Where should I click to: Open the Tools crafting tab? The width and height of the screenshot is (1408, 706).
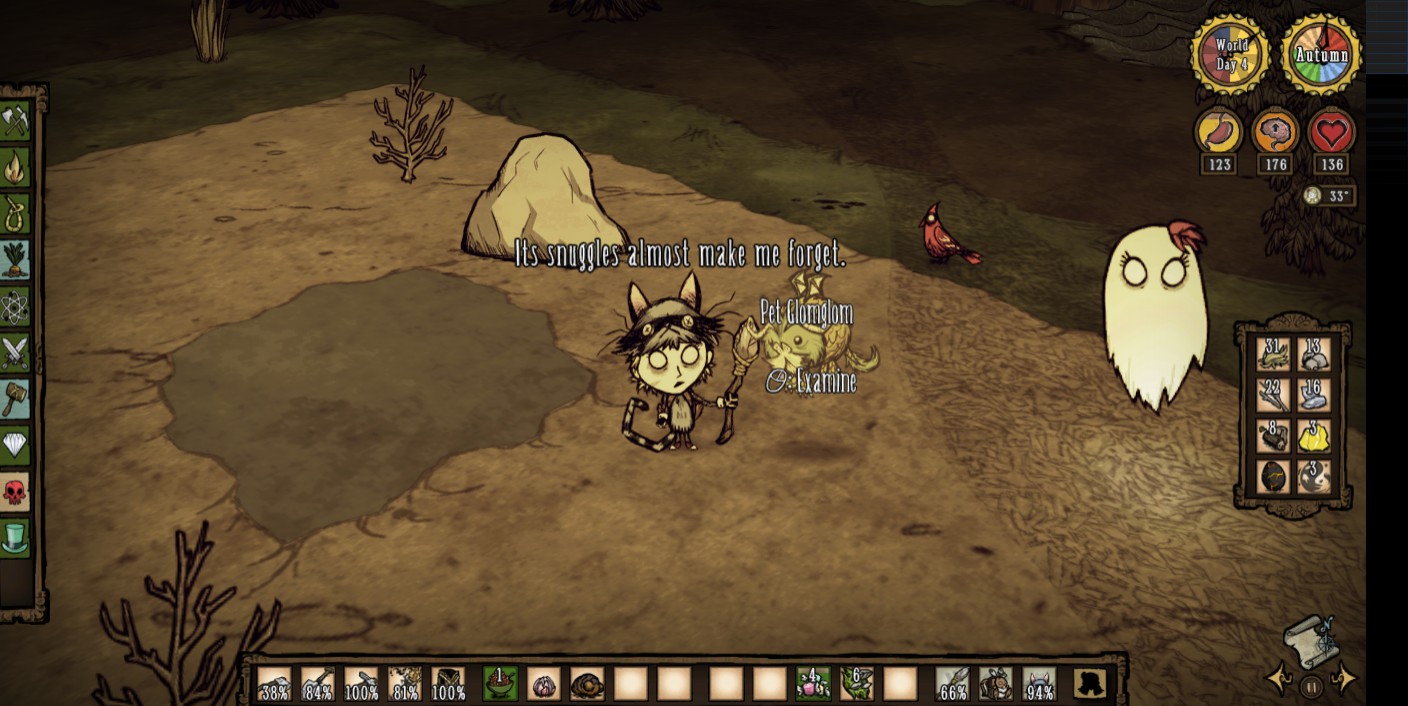15,122
